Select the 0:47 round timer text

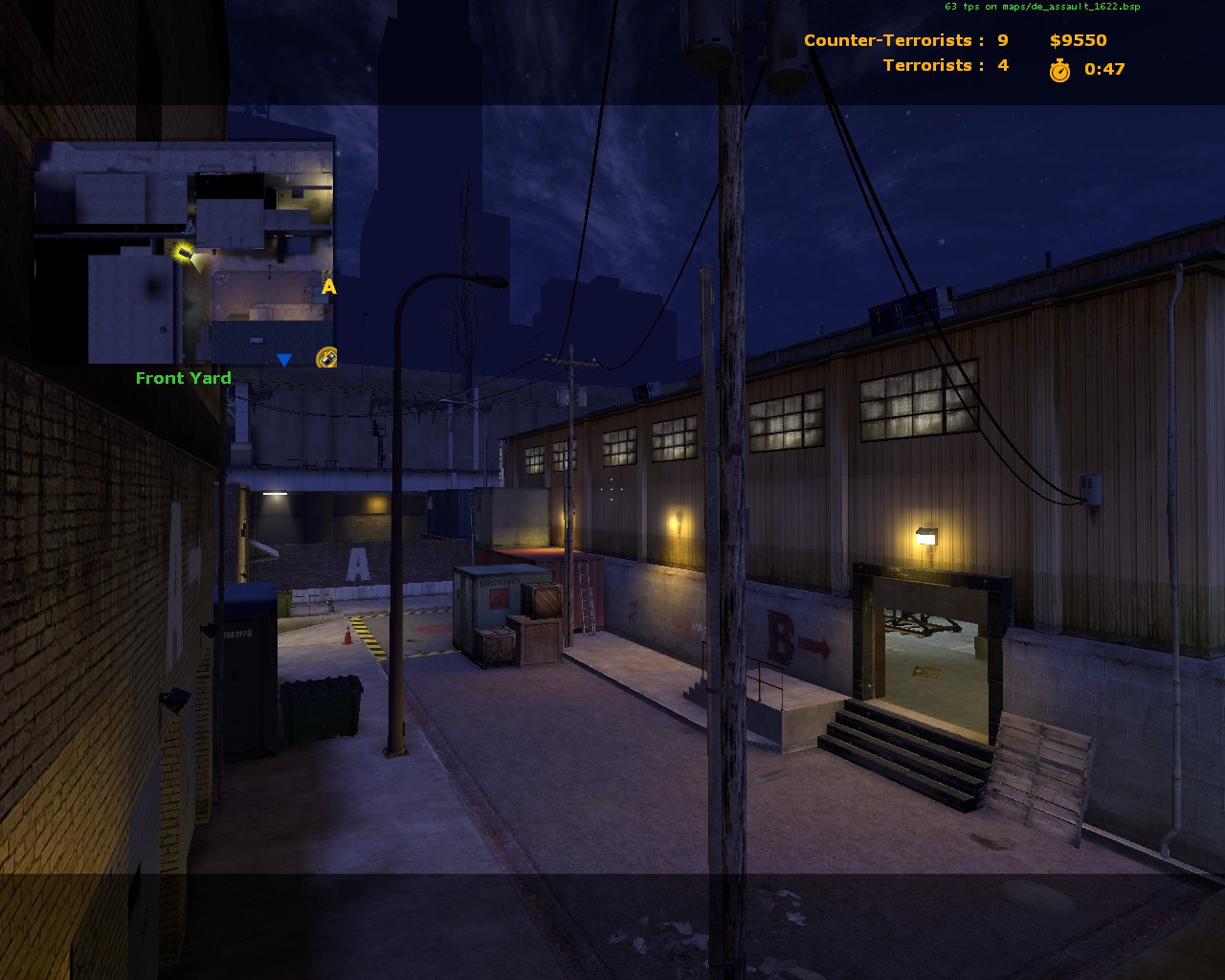[1102, 68]
